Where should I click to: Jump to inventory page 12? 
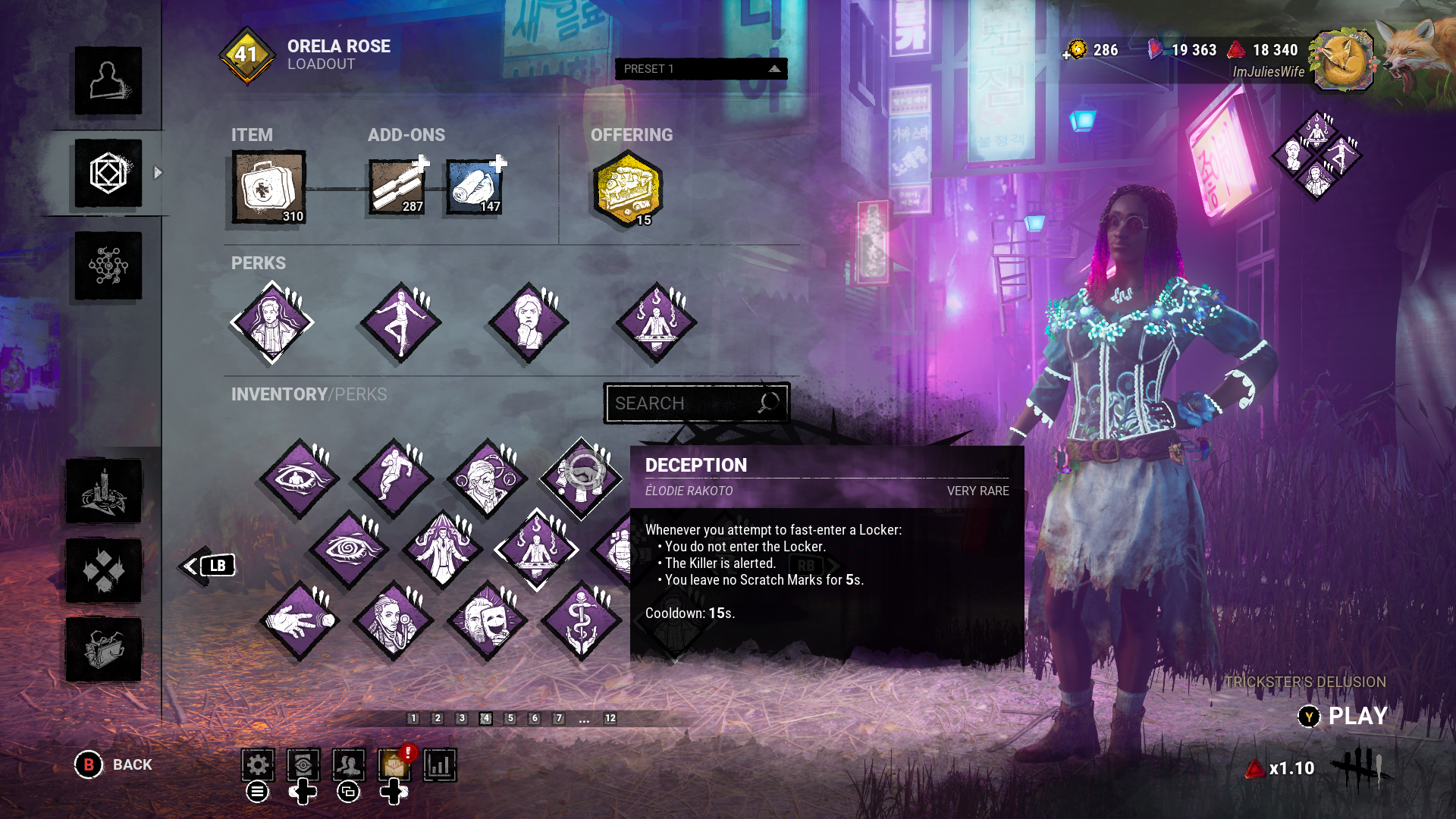pos(610,718)
